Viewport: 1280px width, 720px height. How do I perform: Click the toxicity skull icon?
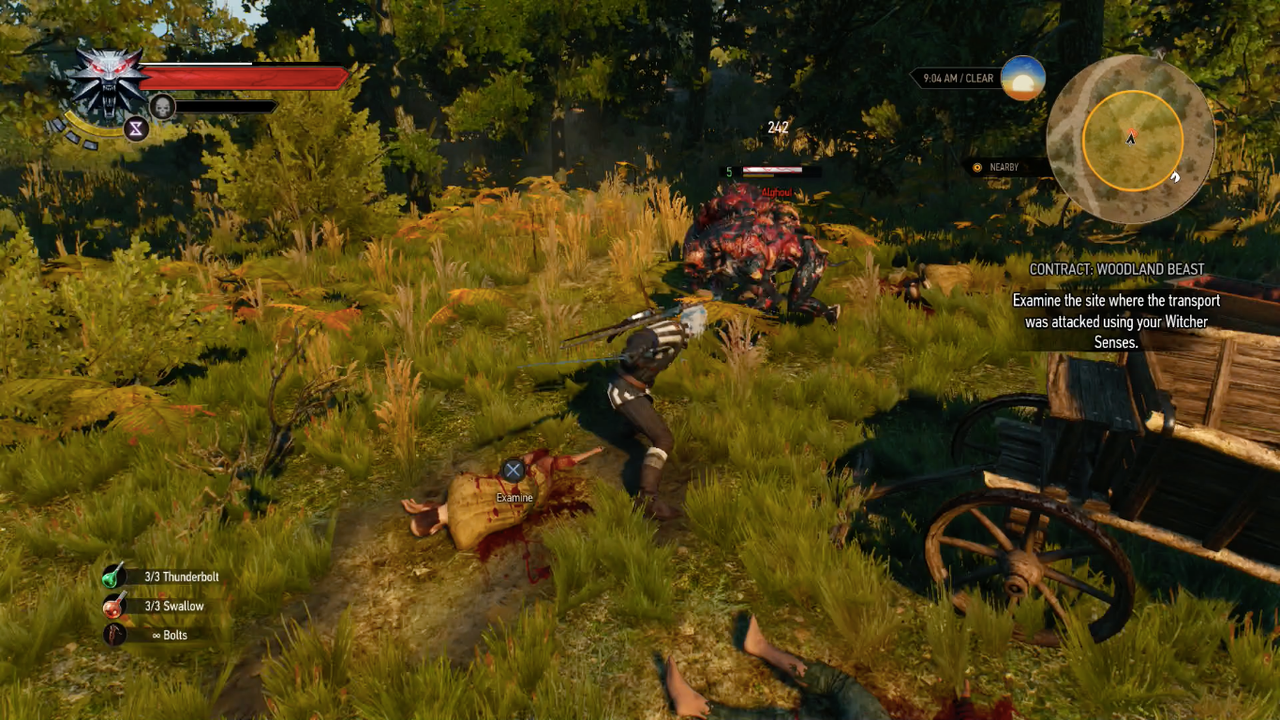162,106
